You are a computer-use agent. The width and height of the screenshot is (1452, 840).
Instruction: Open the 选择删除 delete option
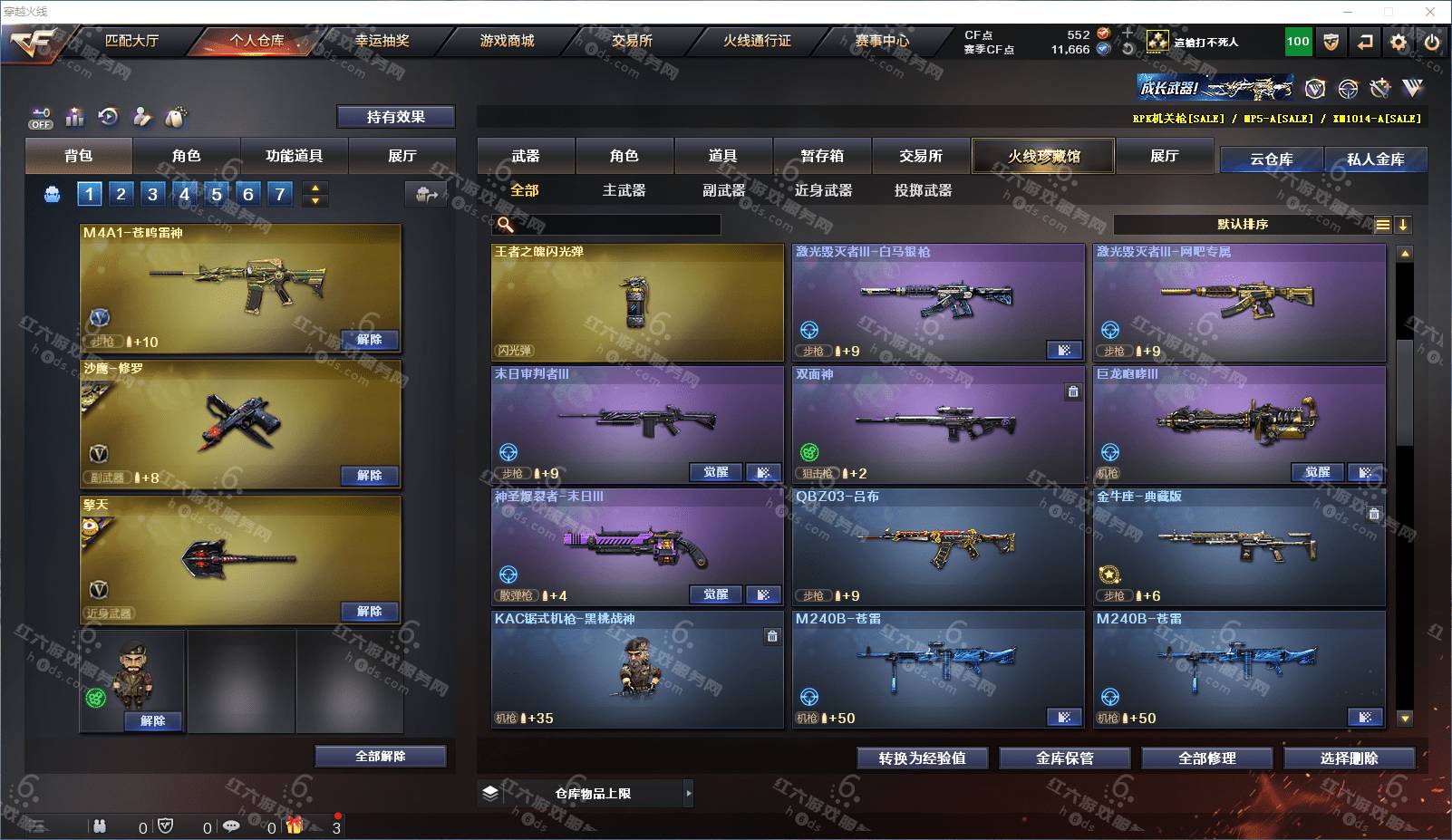coord(1349,758)
